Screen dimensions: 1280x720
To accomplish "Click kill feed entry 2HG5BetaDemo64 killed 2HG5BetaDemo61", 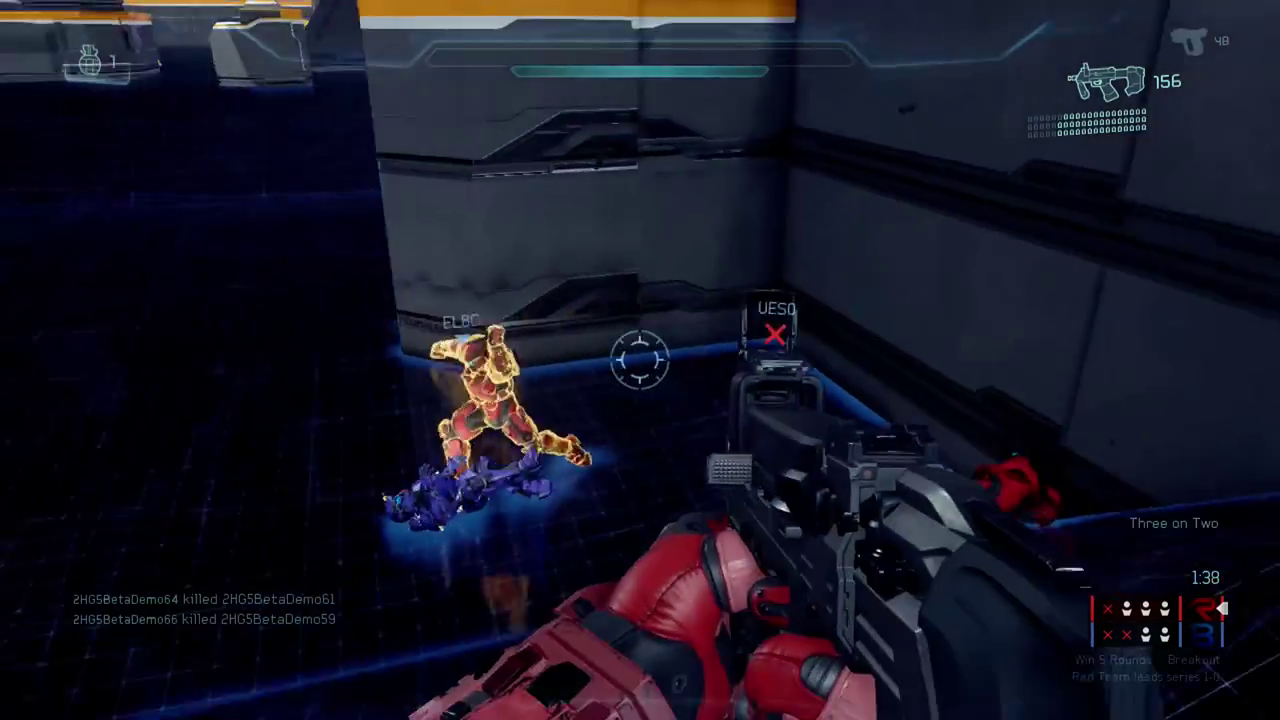I will click(x=203, y=599).
